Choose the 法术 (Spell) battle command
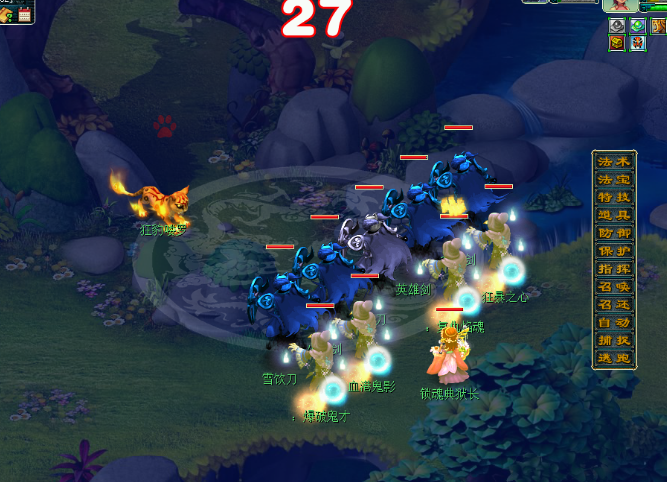The image size is (667, 482). (614, 162)
